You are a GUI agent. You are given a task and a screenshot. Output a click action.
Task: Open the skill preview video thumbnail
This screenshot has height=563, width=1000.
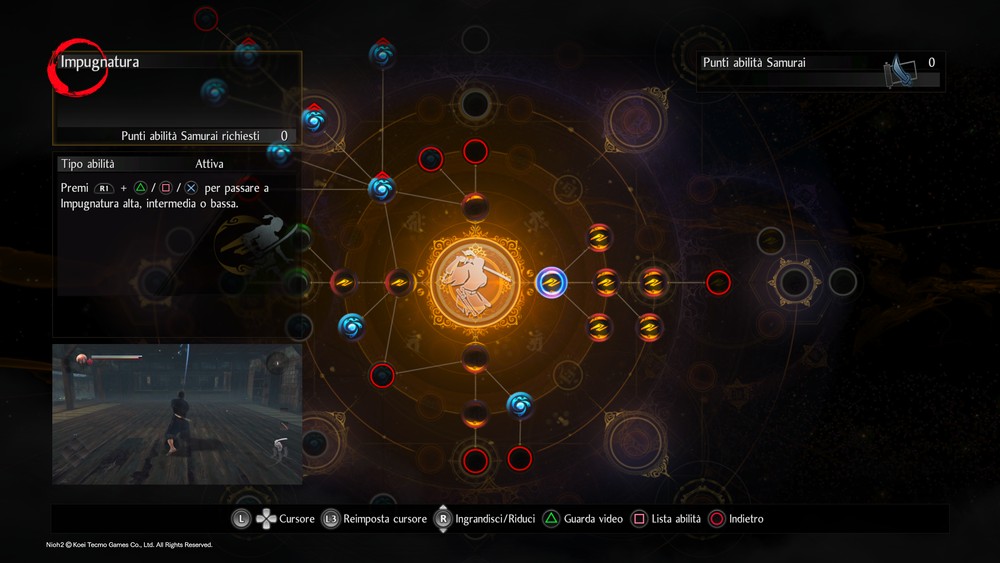[177, 414]
